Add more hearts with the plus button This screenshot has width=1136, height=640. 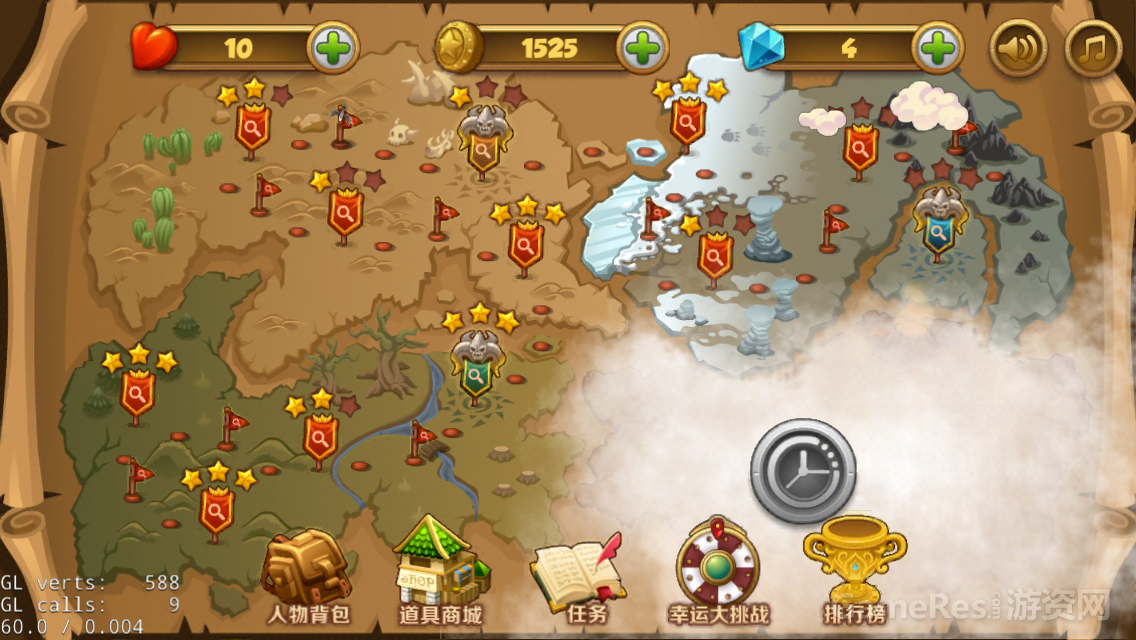332,47
